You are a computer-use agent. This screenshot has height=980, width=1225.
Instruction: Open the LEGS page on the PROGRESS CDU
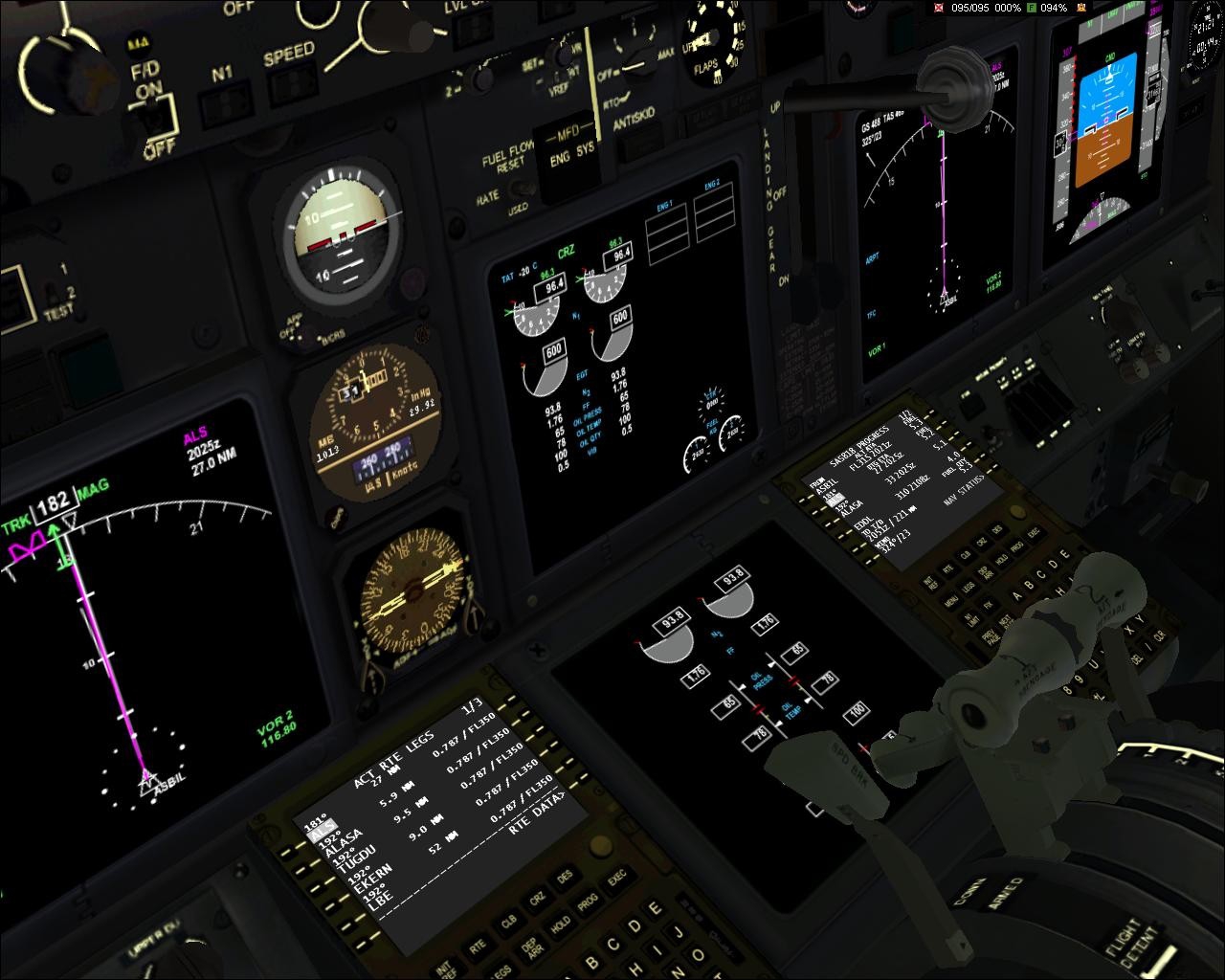pyautogui.click(x=969, y=586)
